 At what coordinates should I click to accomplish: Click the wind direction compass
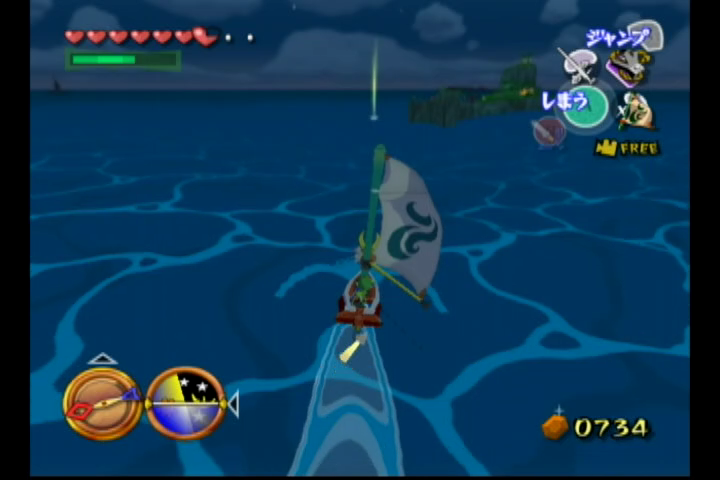(x=103, y=402)
